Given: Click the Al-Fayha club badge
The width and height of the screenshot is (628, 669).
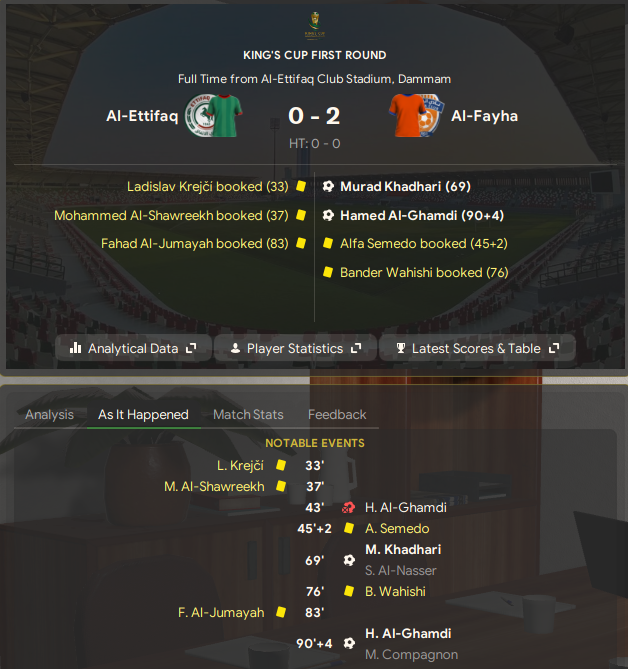Looking at the screenshot, I should 417,116.
